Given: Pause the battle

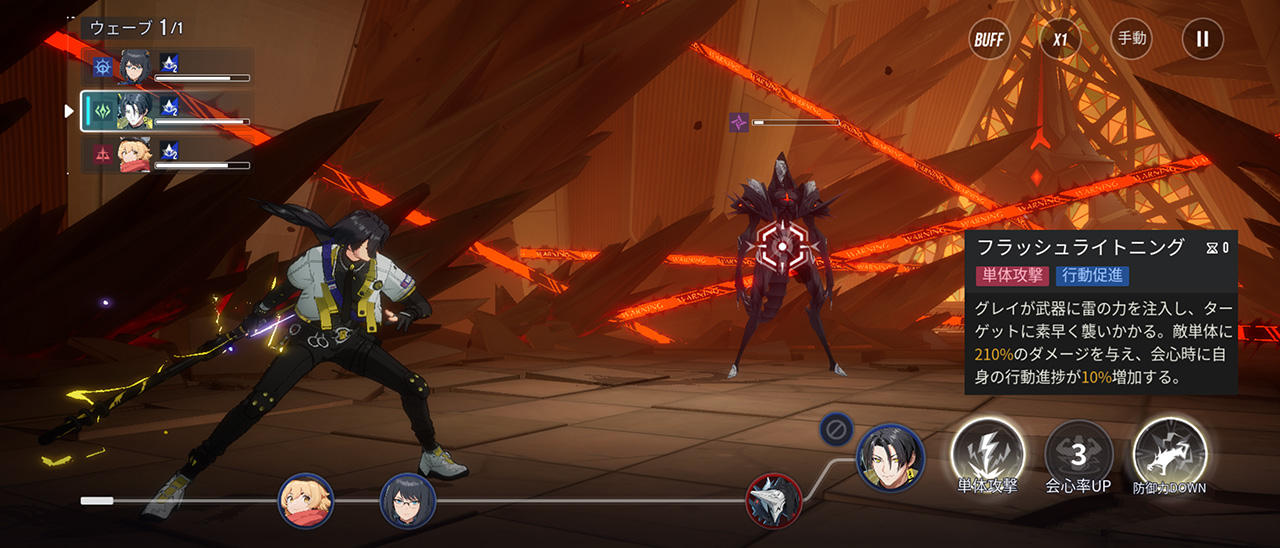Looking at the screenshot, I should pos(1202,40).
